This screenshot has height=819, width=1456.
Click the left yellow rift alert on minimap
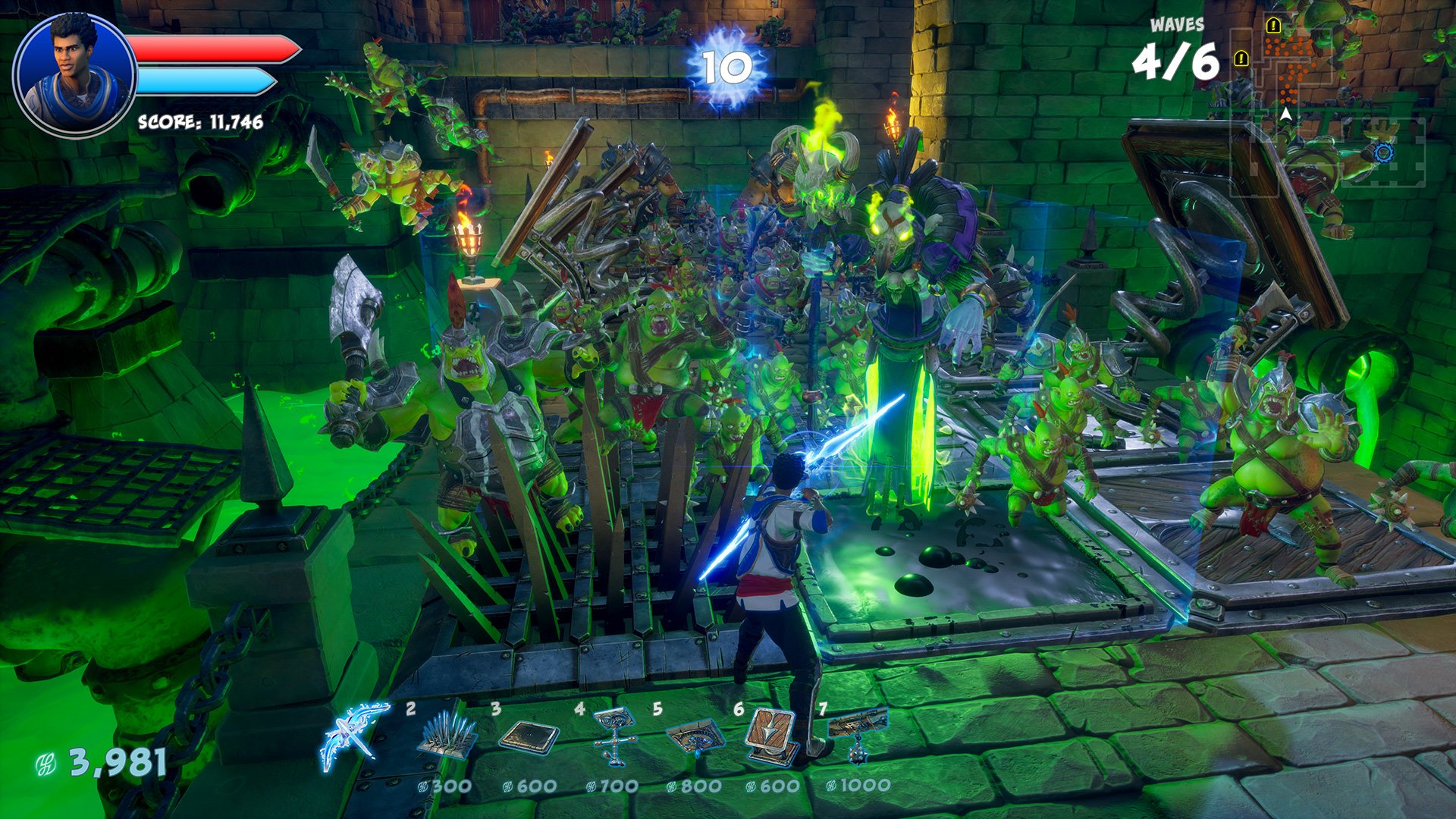pos(1241,58)
